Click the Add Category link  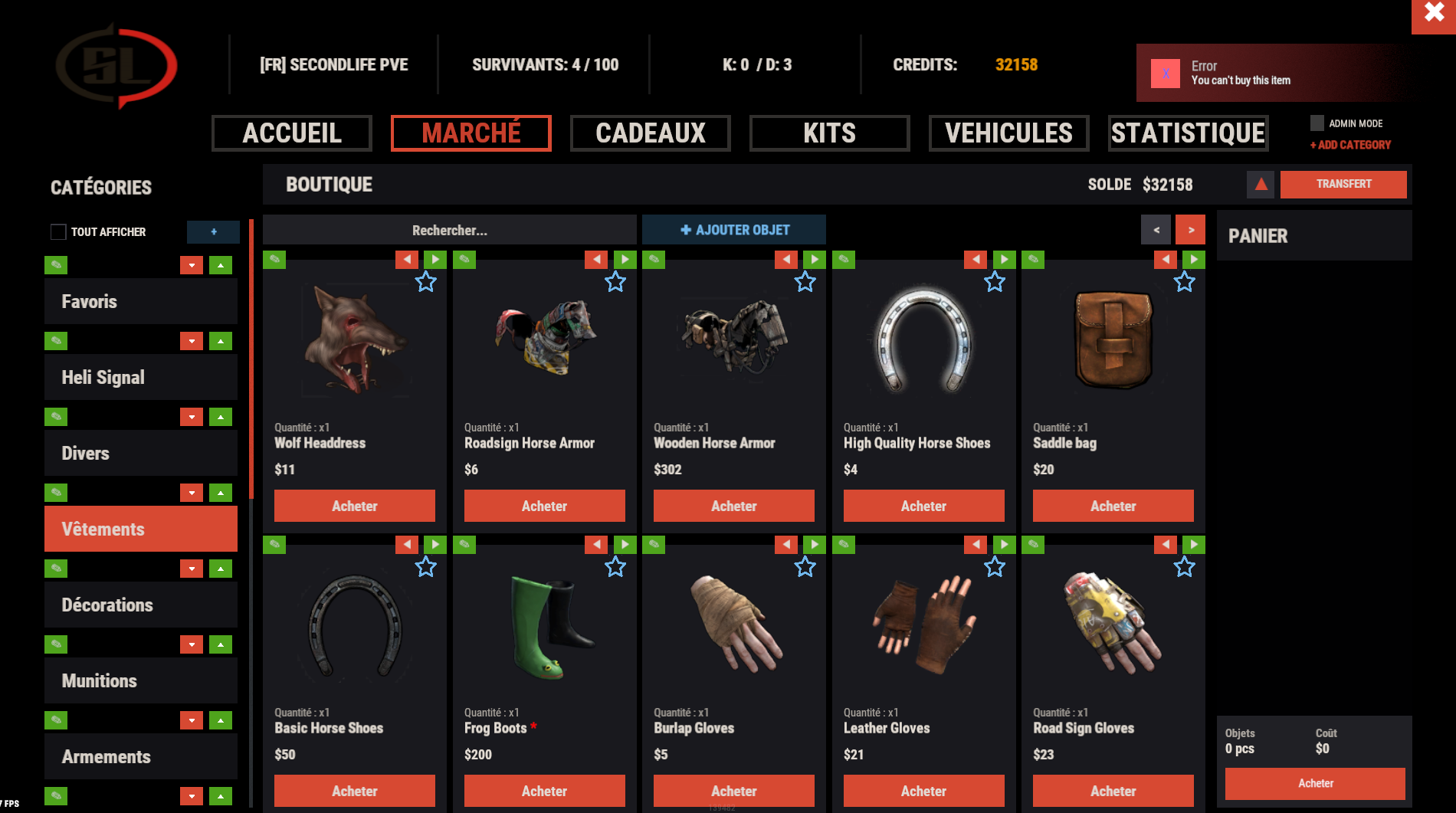click(1350, 145)
